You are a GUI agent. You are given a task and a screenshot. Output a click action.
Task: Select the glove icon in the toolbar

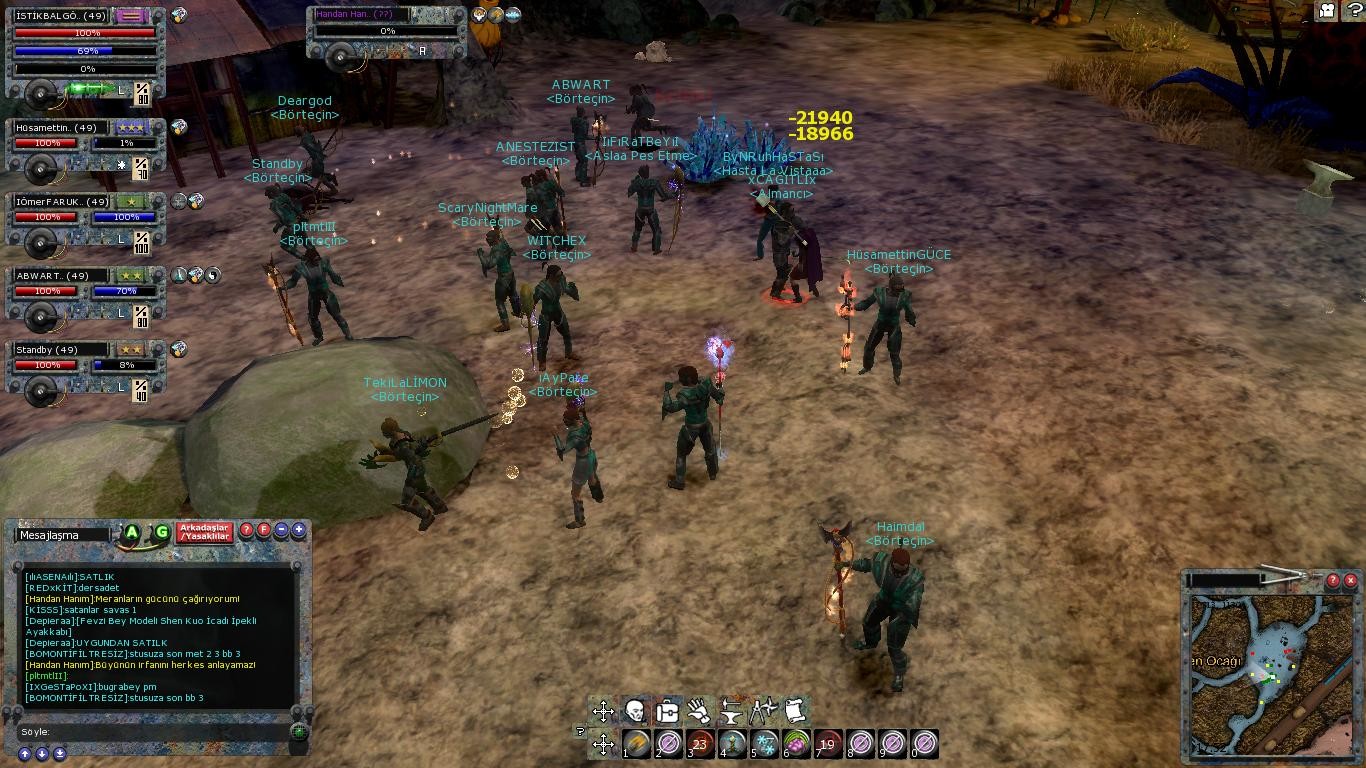[699, 711]
